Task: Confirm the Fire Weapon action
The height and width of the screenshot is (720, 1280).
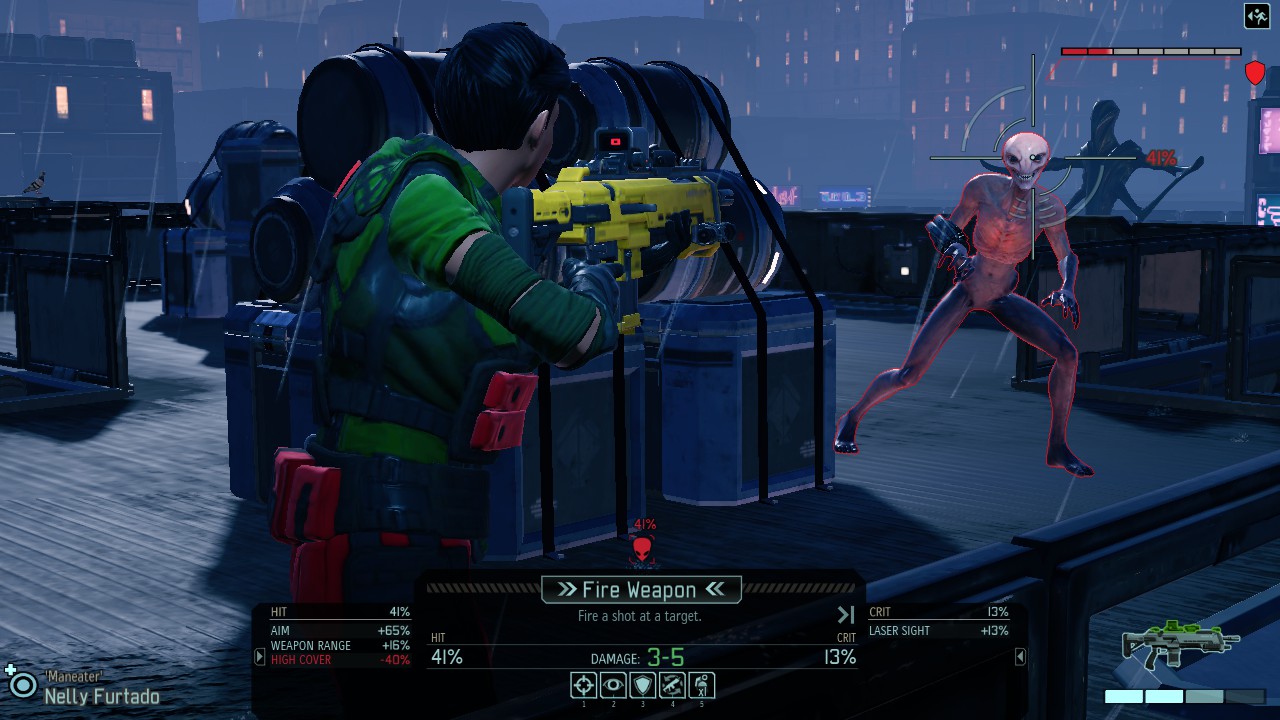Action: [640, 589]
